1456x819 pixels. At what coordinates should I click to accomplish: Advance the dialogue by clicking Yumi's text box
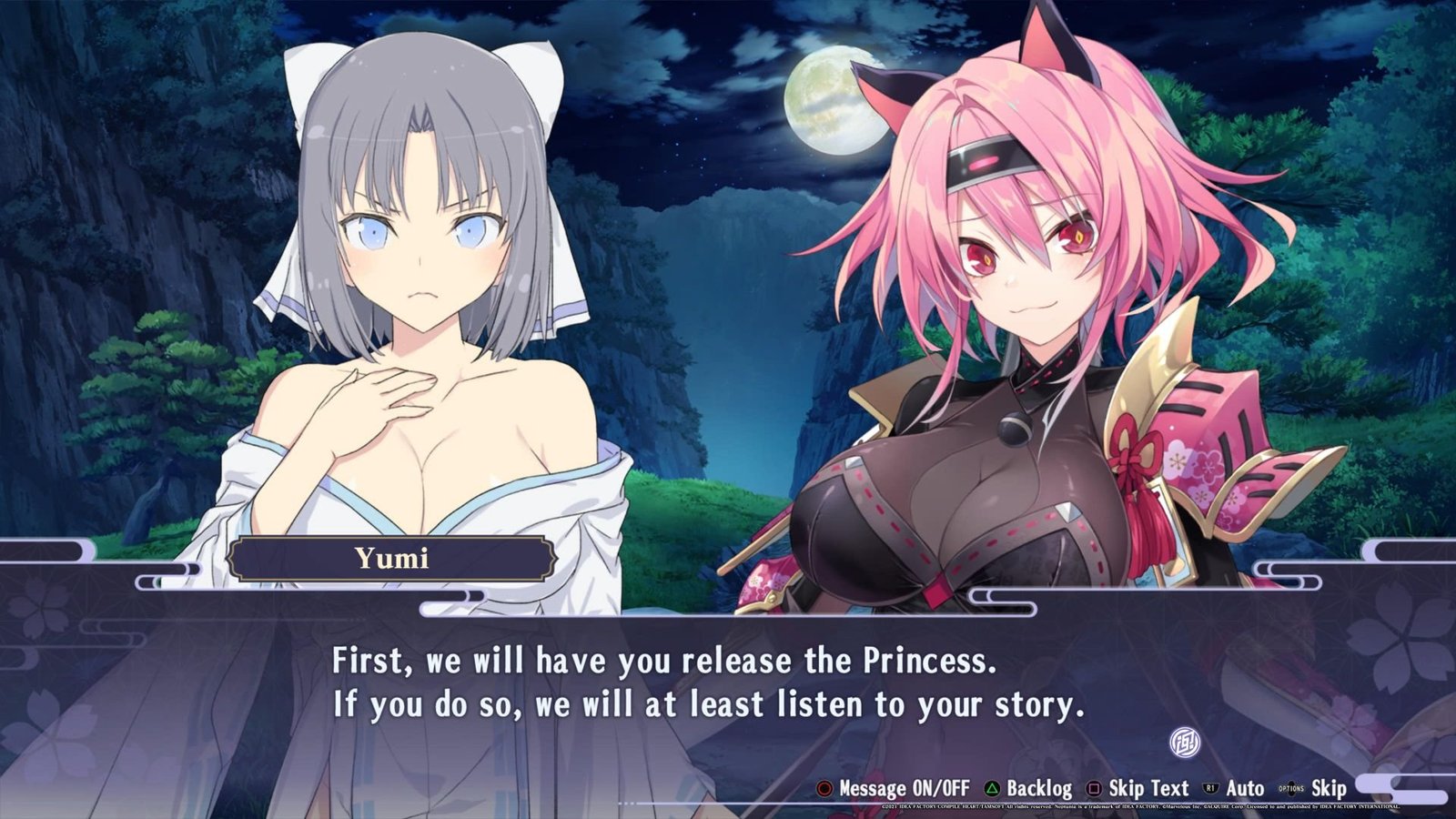(708, 683)
